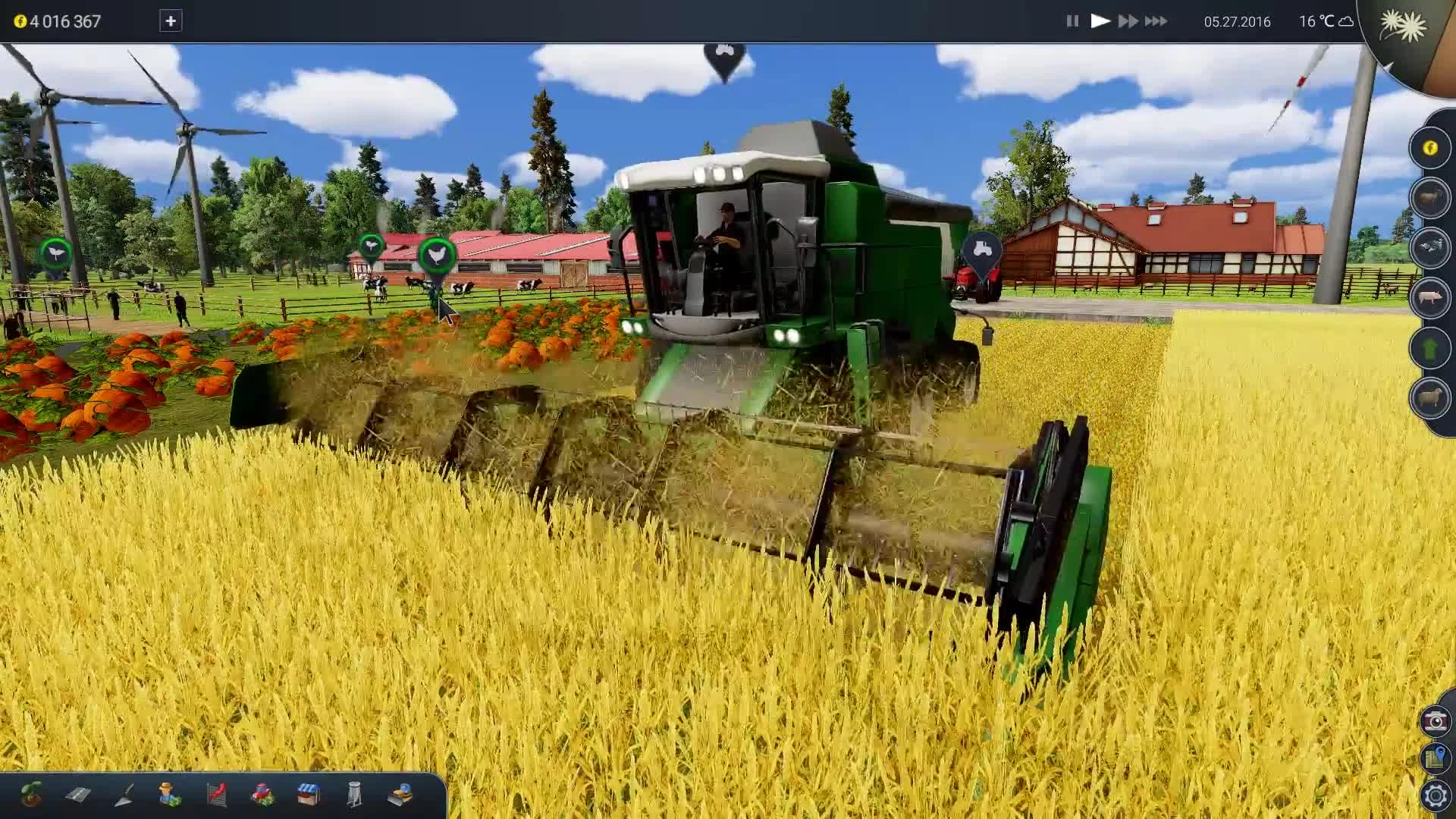Pause the game simulation
The height and width of the screenshot is (819, 1456).
tap(1072, 21)
